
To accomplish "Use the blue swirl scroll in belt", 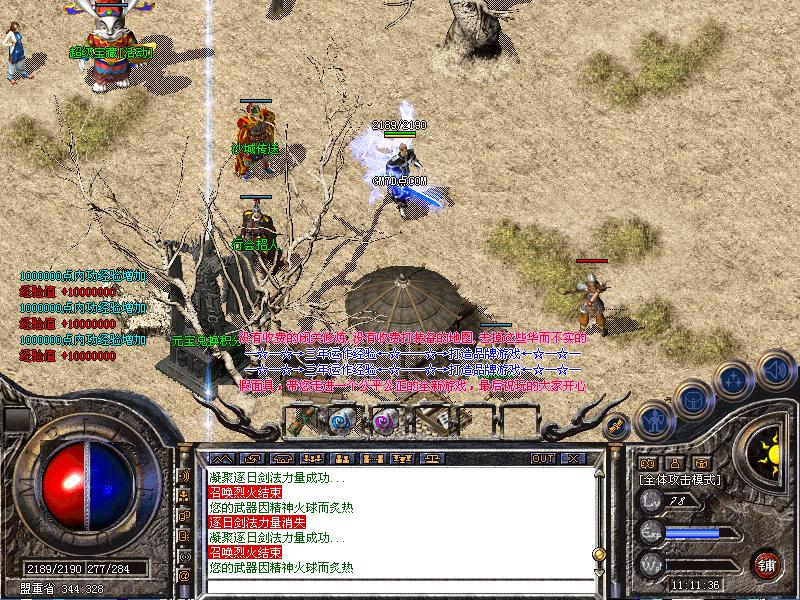I will pos(342,421).
